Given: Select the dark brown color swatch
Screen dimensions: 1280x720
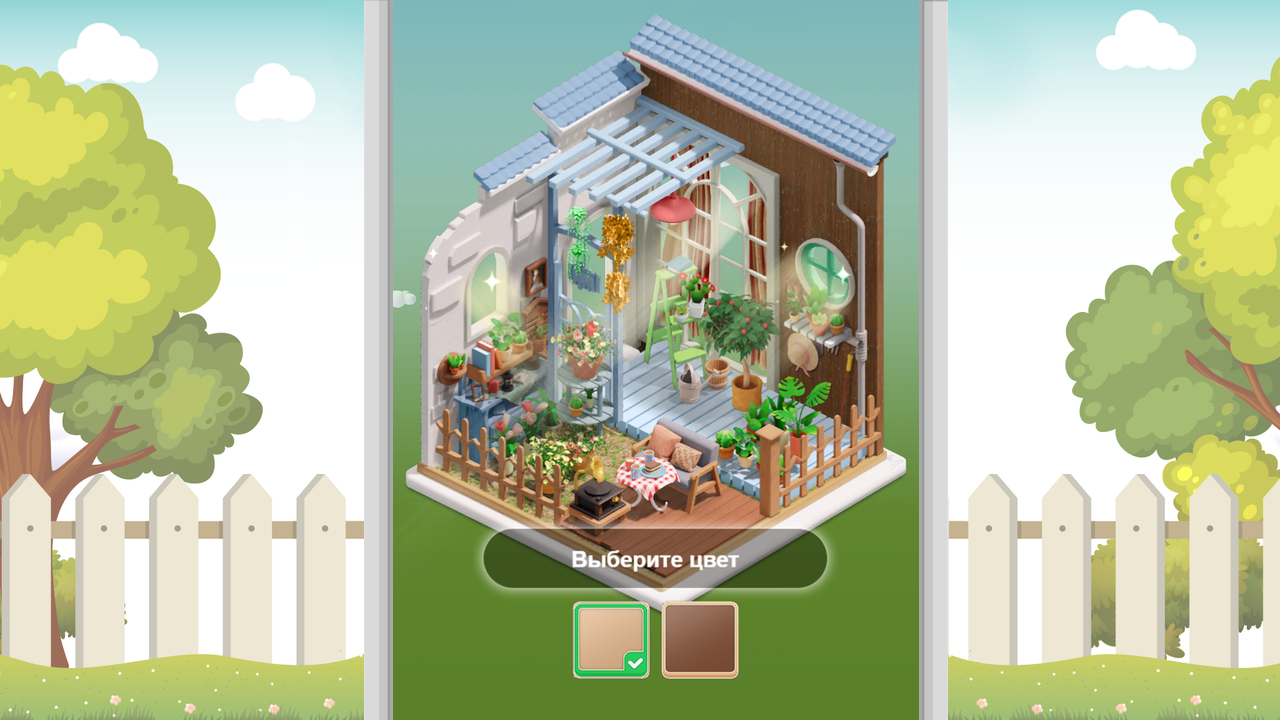Looking at the screenshot, I should click(699, 640).
